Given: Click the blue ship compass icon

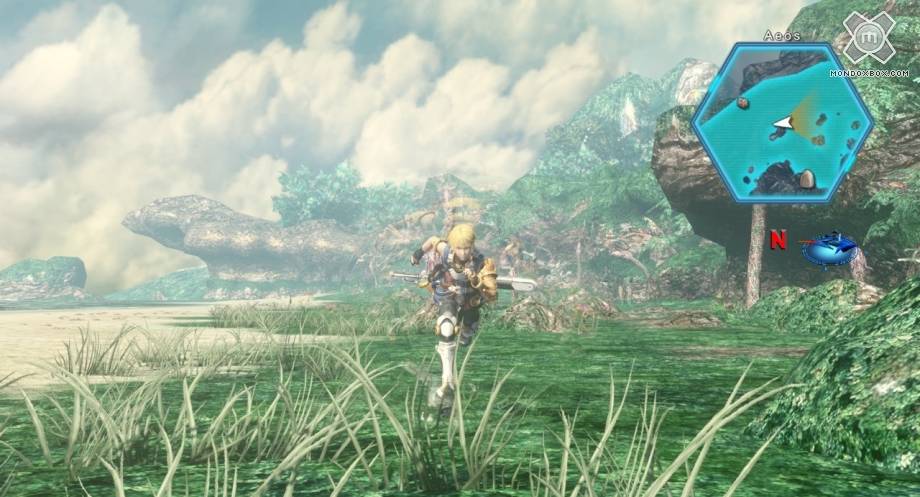Looking at the screenshot, I should pyautogui.click(x=829, y=246).
